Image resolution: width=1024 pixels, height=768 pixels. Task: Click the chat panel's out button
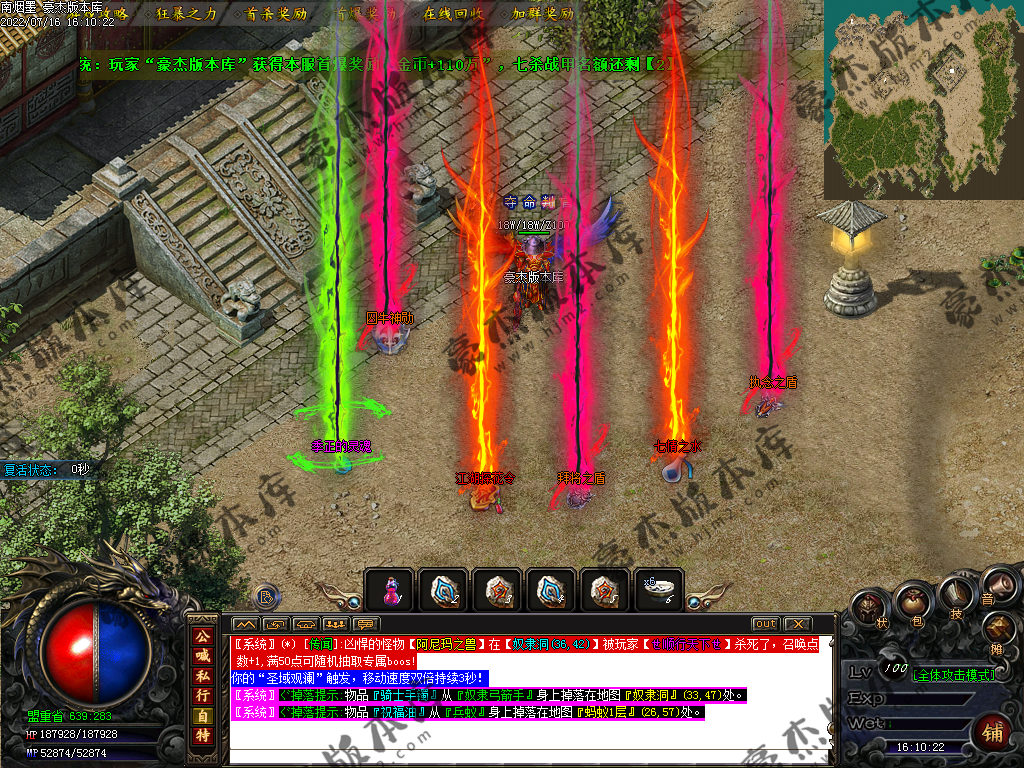coord(765,624)
